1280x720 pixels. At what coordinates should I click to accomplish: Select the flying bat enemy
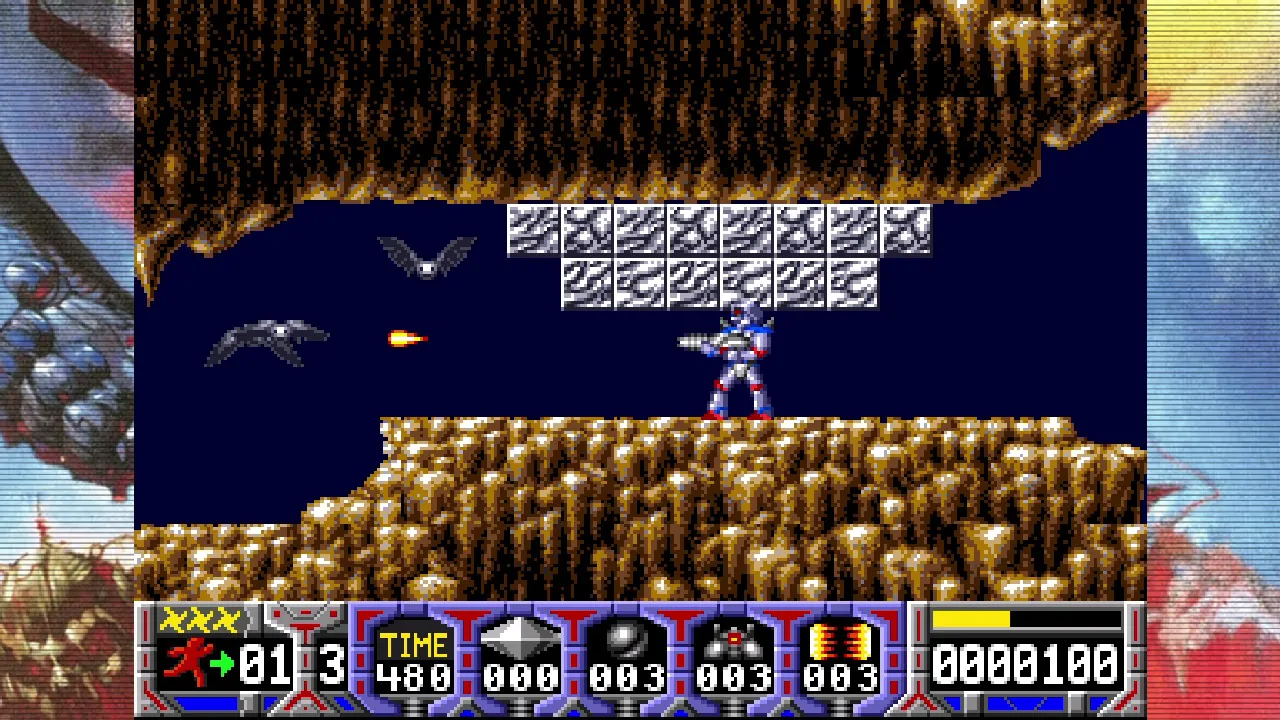[428, 257]
